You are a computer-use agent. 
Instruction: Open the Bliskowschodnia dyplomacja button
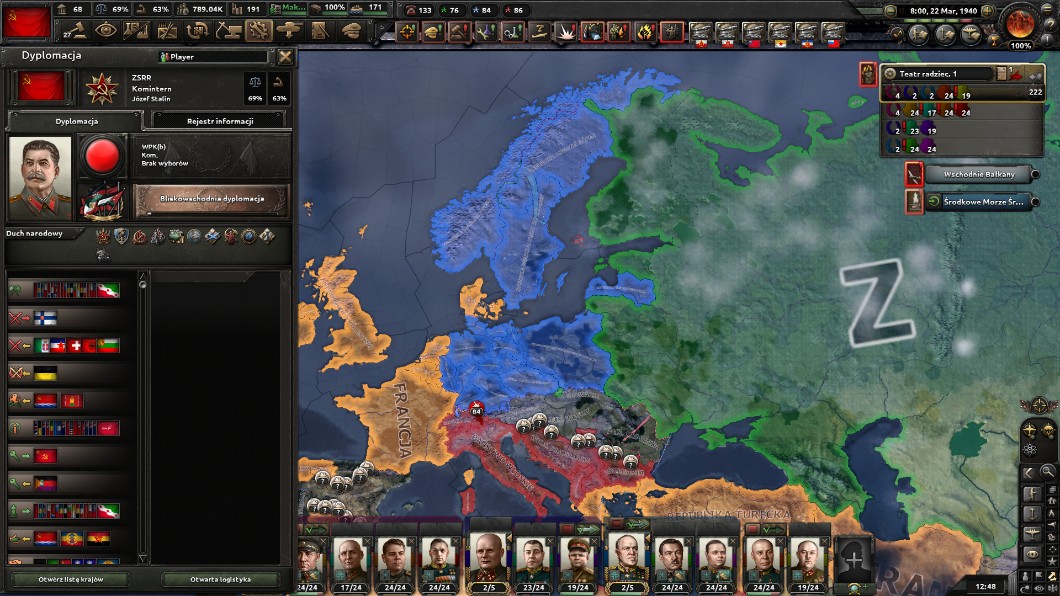212,198
